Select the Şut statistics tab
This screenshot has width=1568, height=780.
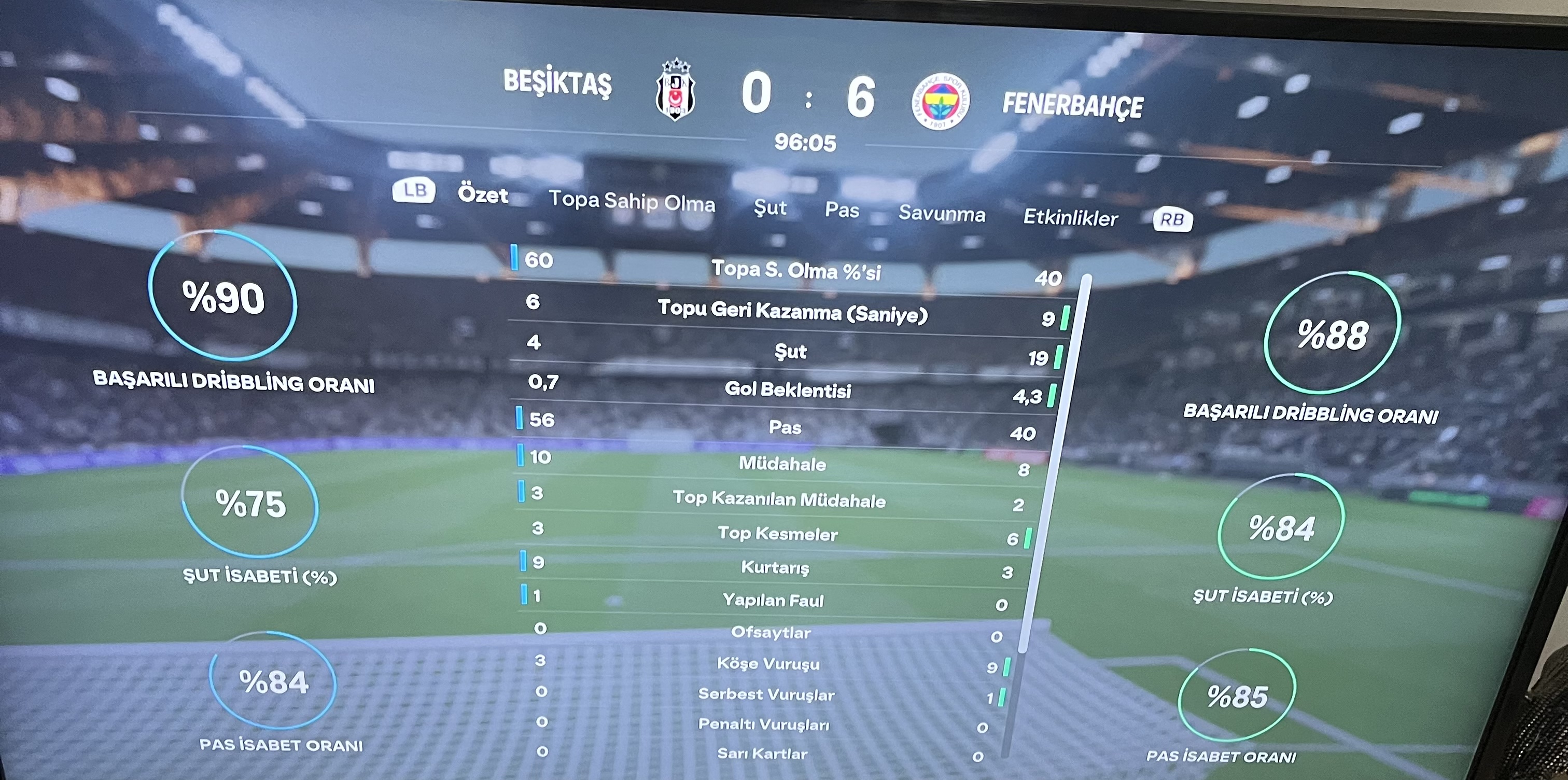(770, 208)
